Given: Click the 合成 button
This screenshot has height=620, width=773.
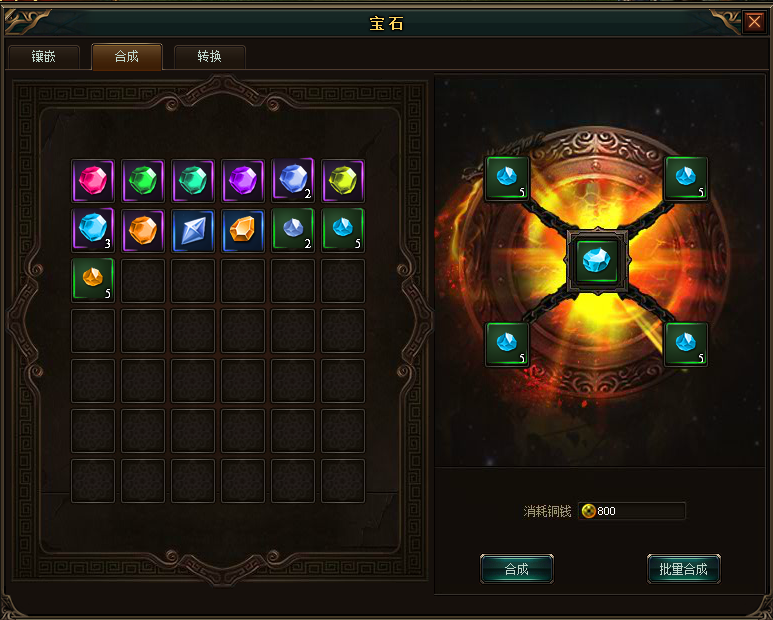Looking at the screenshot, I should point(516,568).
